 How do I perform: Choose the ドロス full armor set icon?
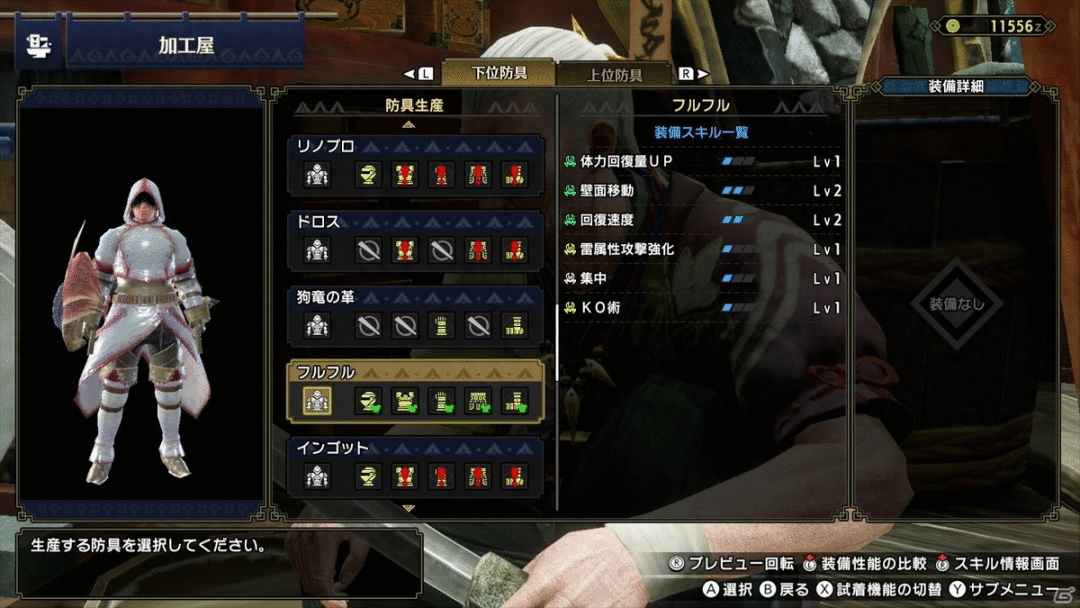pos(317,250)
